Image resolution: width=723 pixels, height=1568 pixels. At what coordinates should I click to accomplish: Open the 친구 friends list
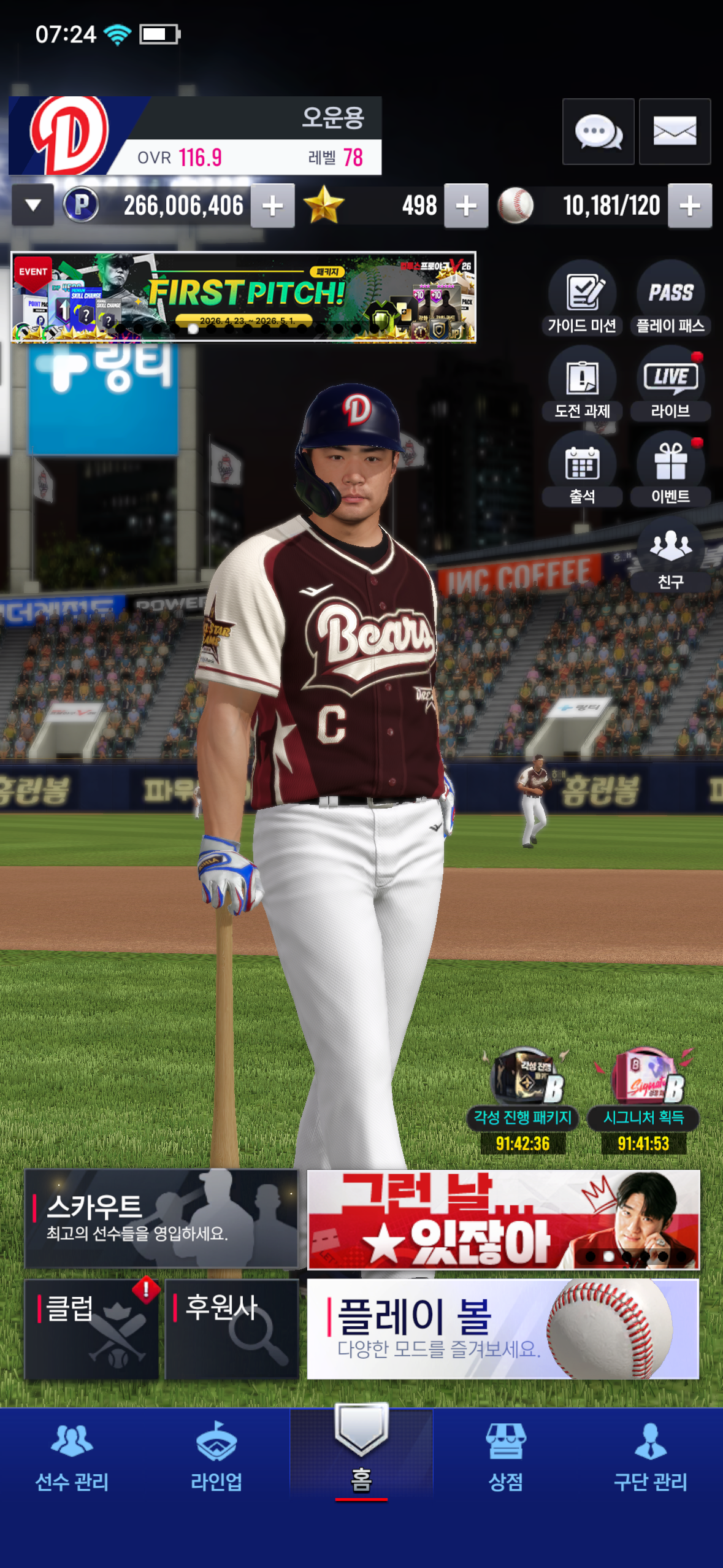(670, 555)
